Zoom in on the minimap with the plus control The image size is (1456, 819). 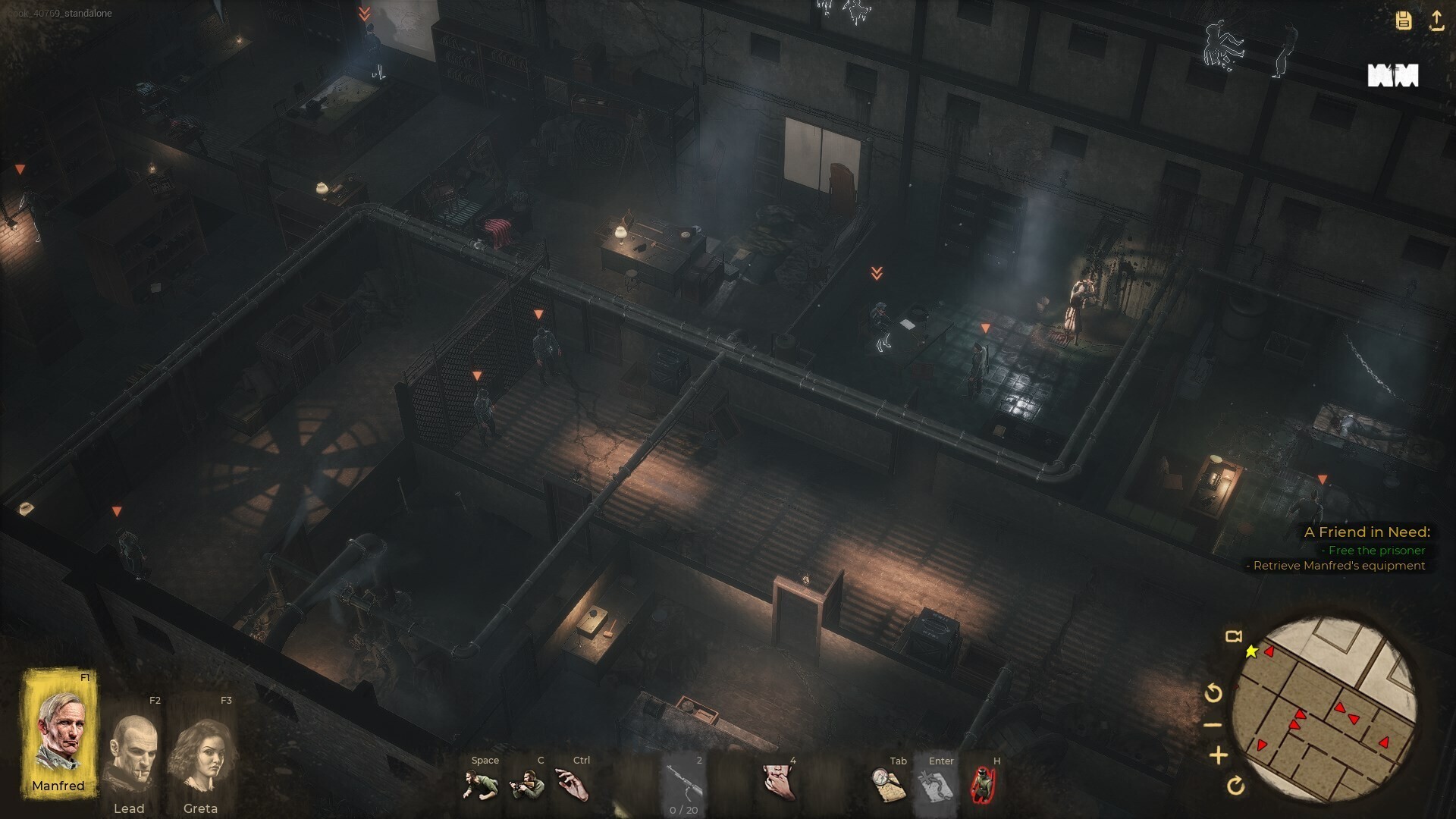pos(1219,755)
